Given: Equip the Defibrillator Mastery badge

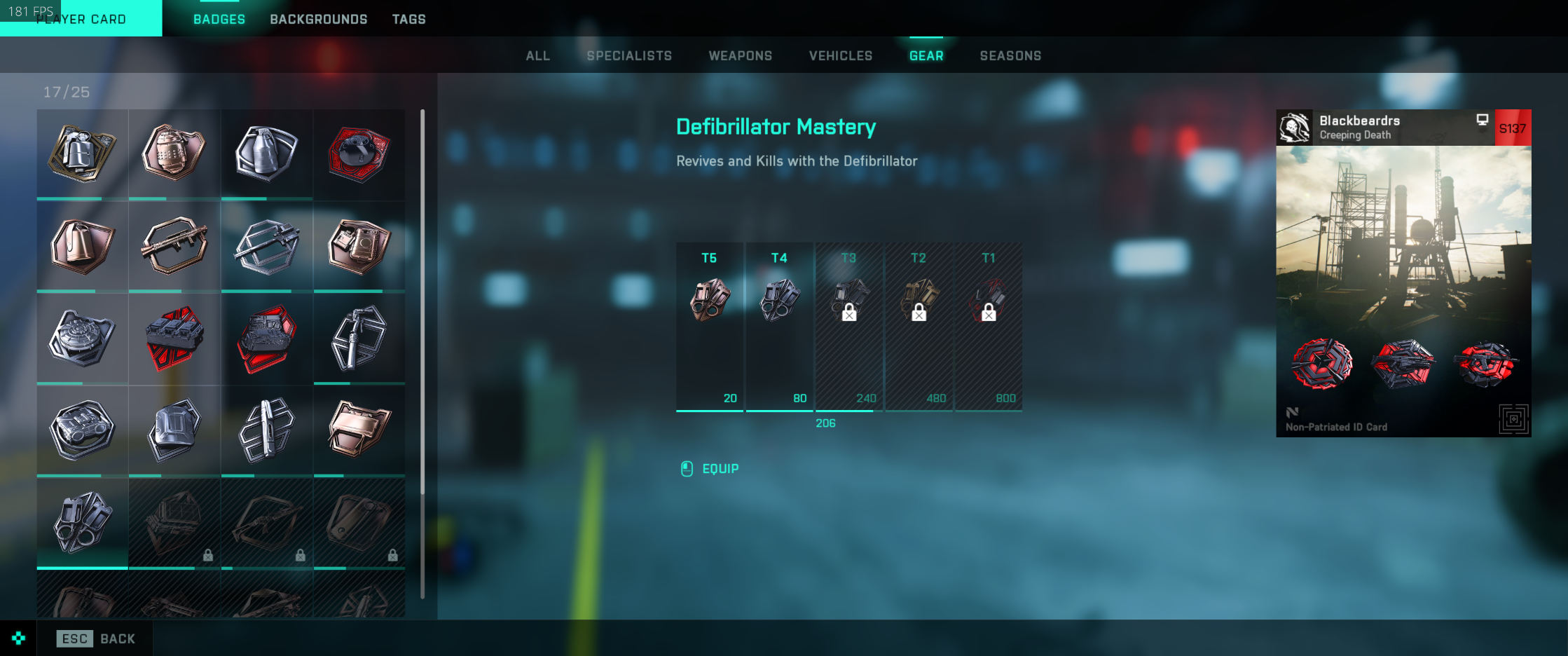Looking at the screenshot, I should click(720, 469).
